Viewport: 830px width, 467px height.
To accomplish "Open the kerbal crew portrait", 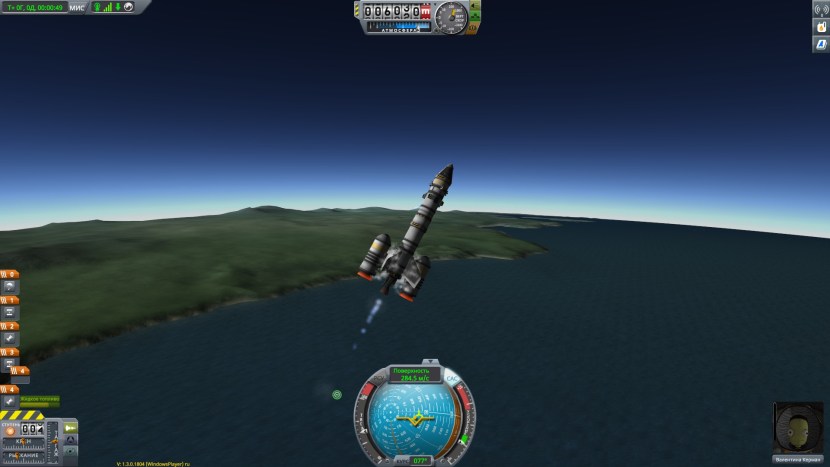I will (797, 428).
